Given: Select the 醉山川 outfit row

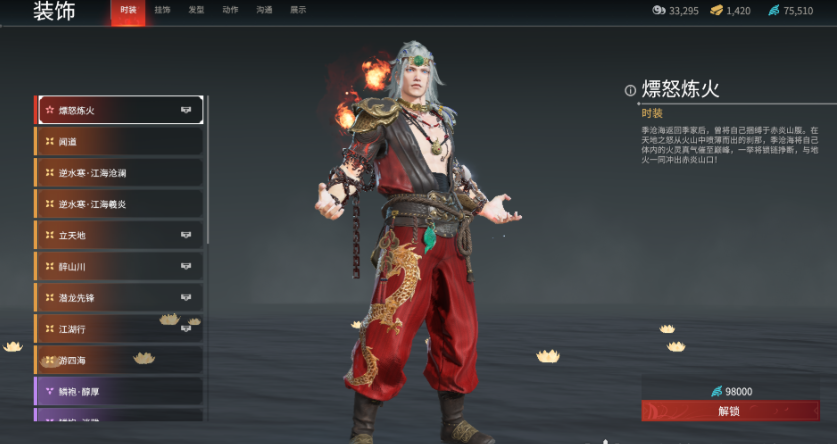Looking at the screenshot, I should click(x=120, y=267).
